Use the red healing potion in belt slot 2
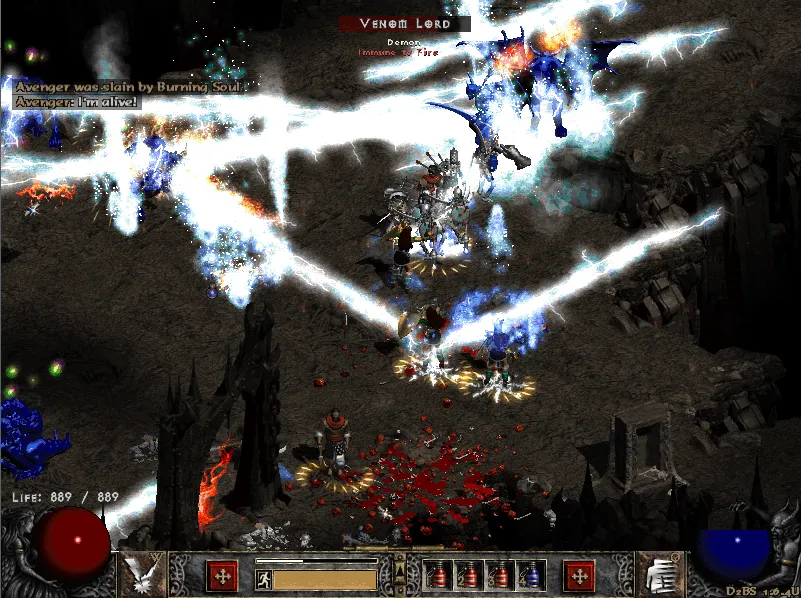Image resolution: width=801 pixels, height=598 pixels. [x=468, y=575]
